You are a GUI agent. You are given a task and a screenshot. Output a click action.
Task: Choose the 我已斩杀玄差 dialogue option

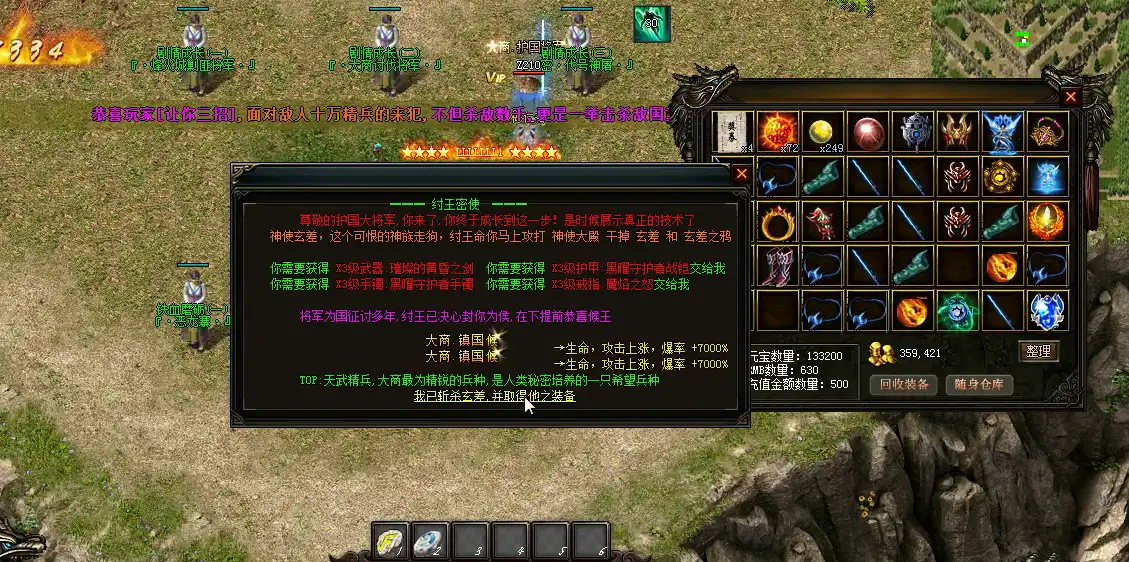click(494, 396)
